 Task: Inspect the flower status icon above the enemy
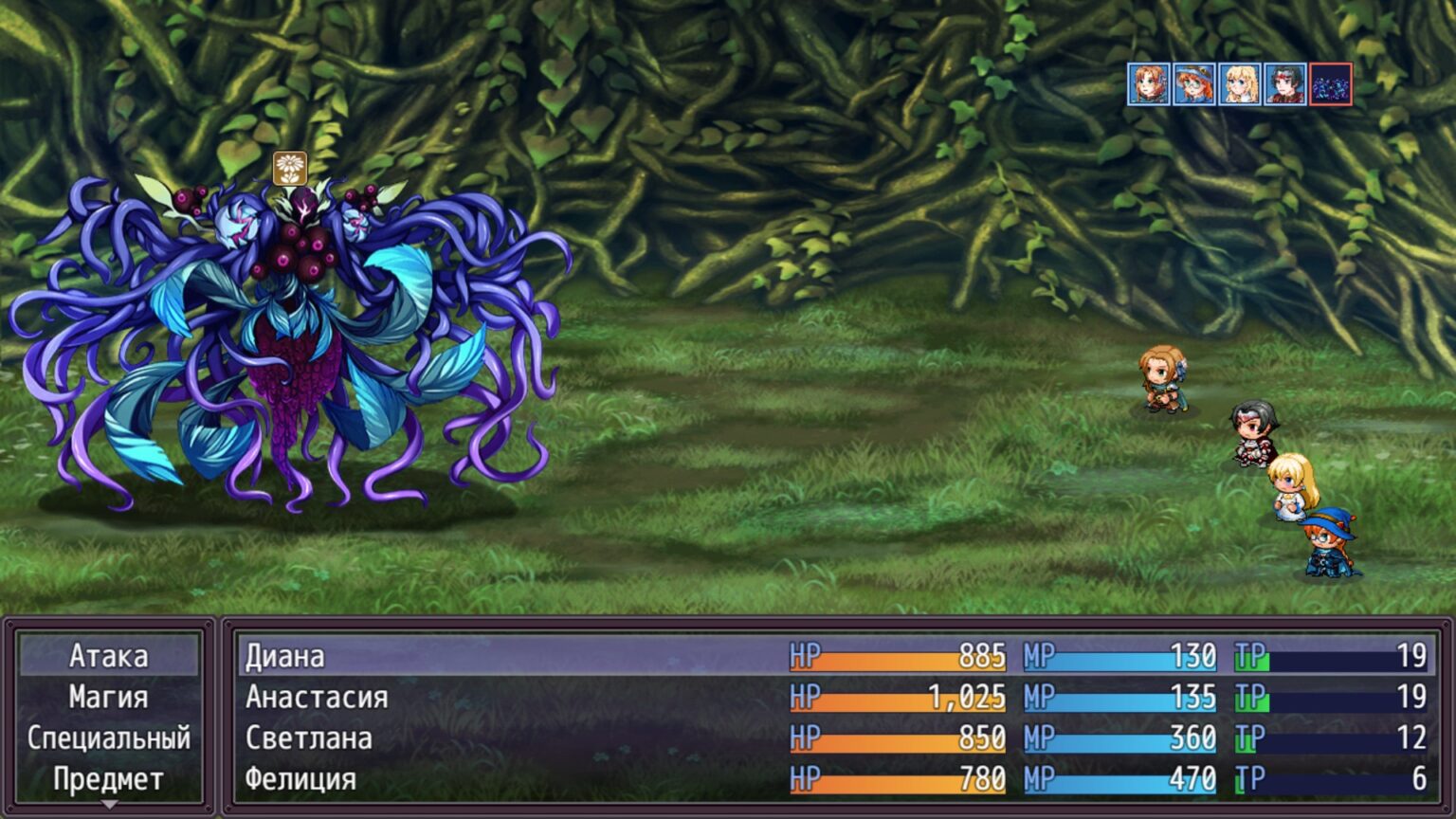click(x=290, y=168)
